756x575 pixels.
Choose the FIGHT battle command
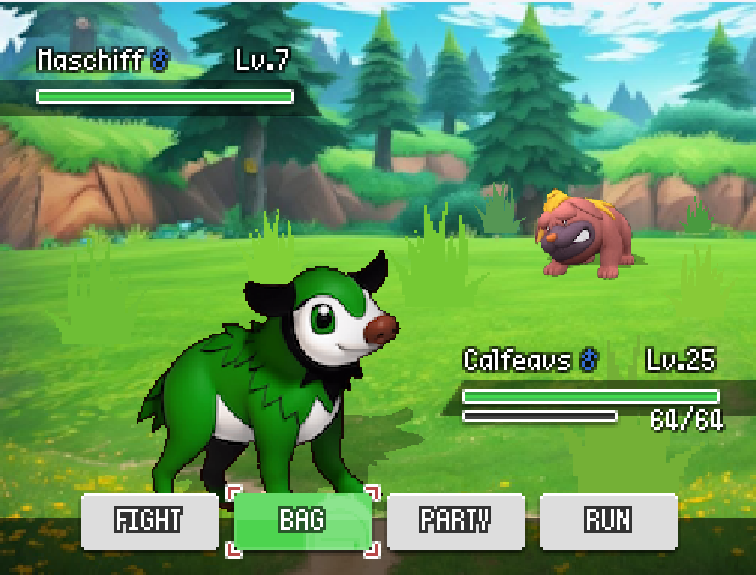tap(149, 521)
